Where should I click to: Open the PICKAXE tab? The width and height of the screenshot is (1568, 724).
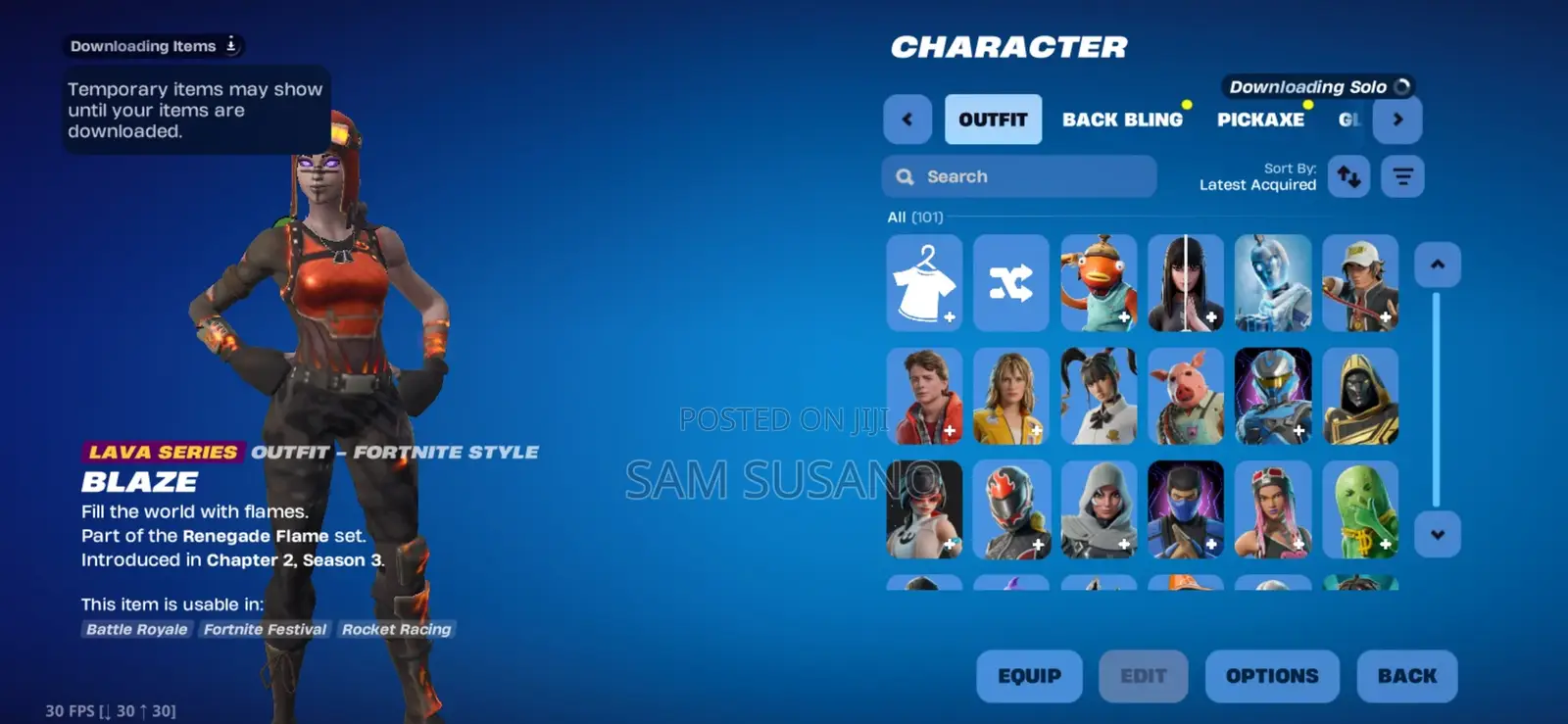click(1260, 119)
